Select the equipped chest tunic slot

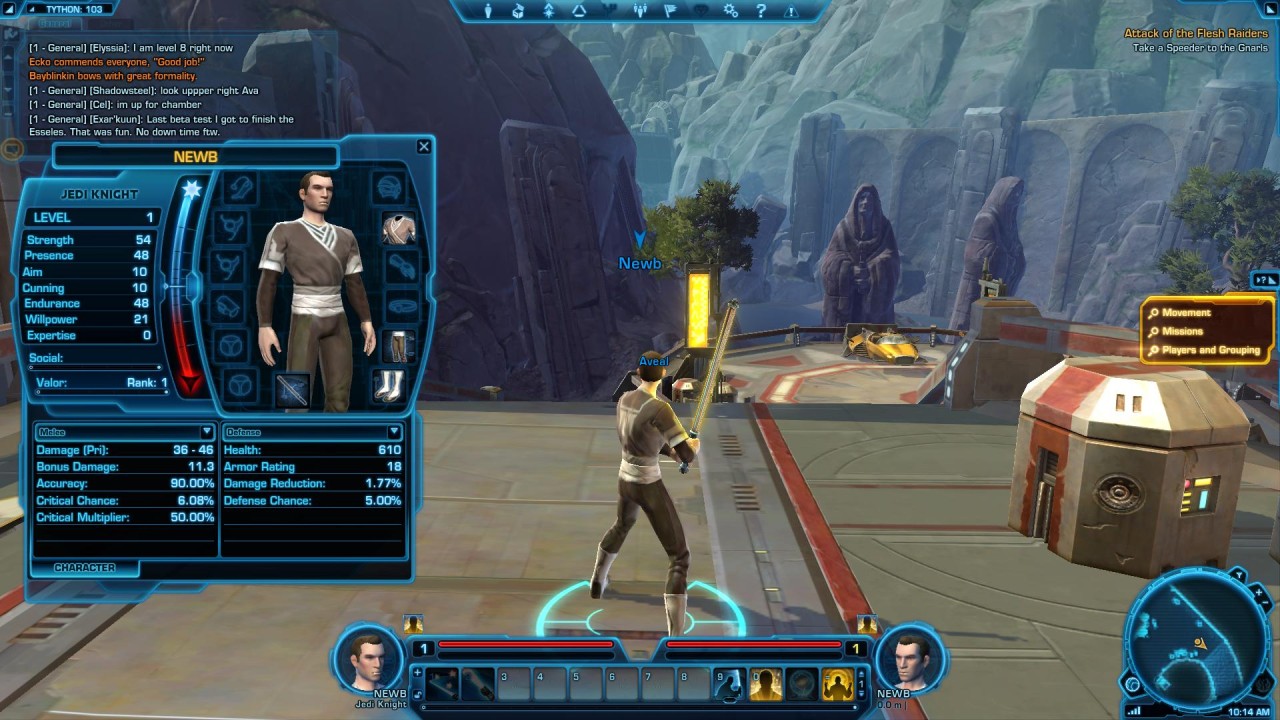pos(399,228)
